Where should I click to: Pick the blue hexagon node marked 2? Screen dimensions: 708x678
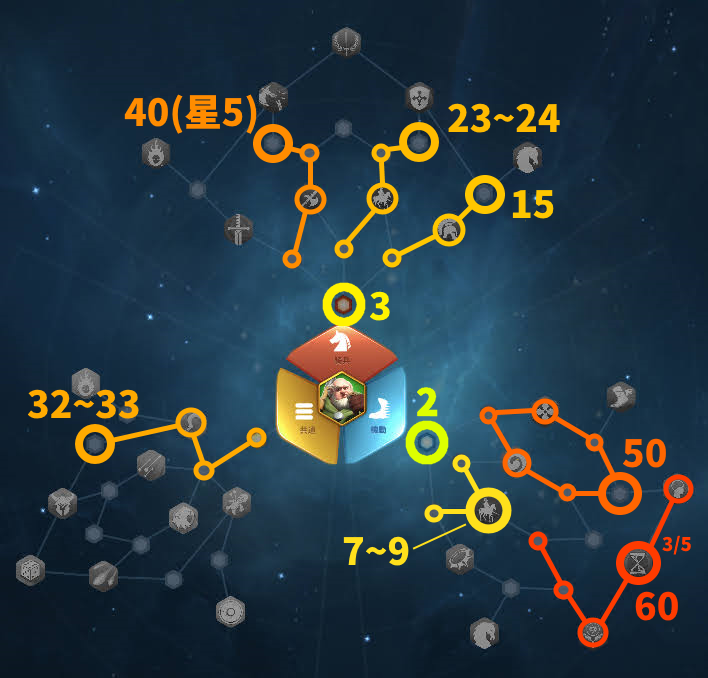[427, 442]
